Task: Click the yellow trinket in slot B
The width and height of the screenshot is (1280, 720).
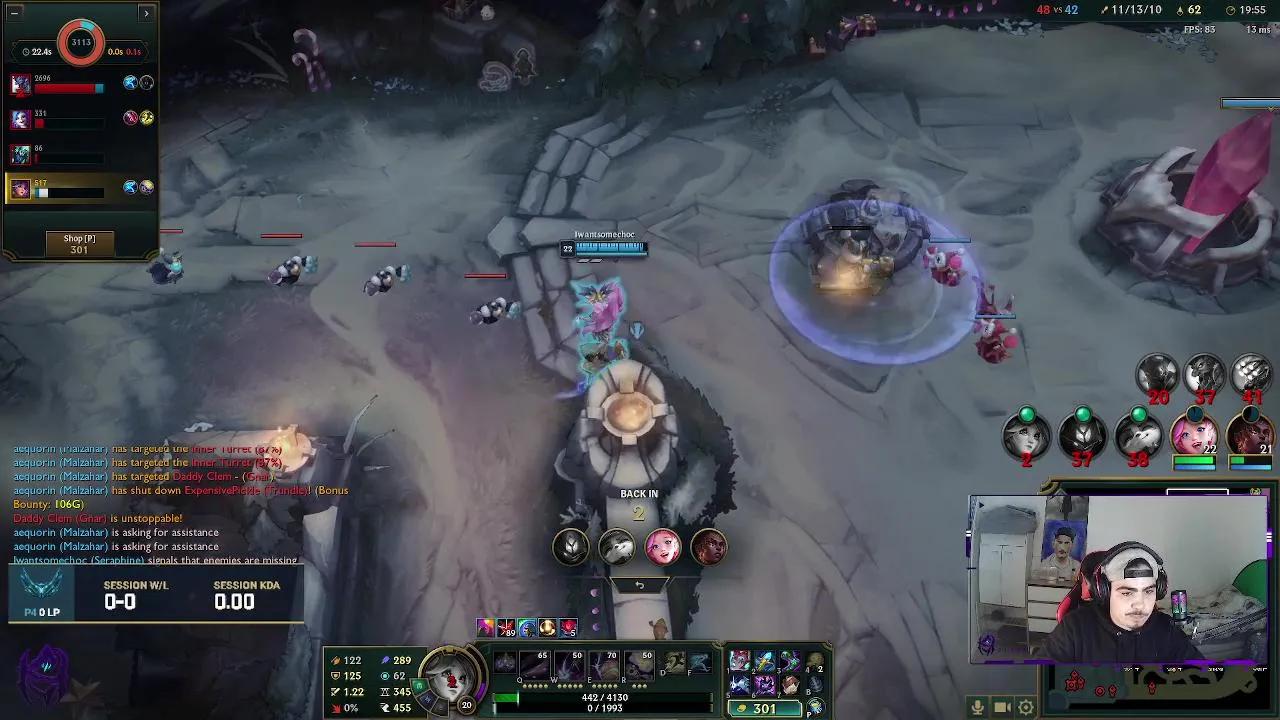Action: pos(816,683)
